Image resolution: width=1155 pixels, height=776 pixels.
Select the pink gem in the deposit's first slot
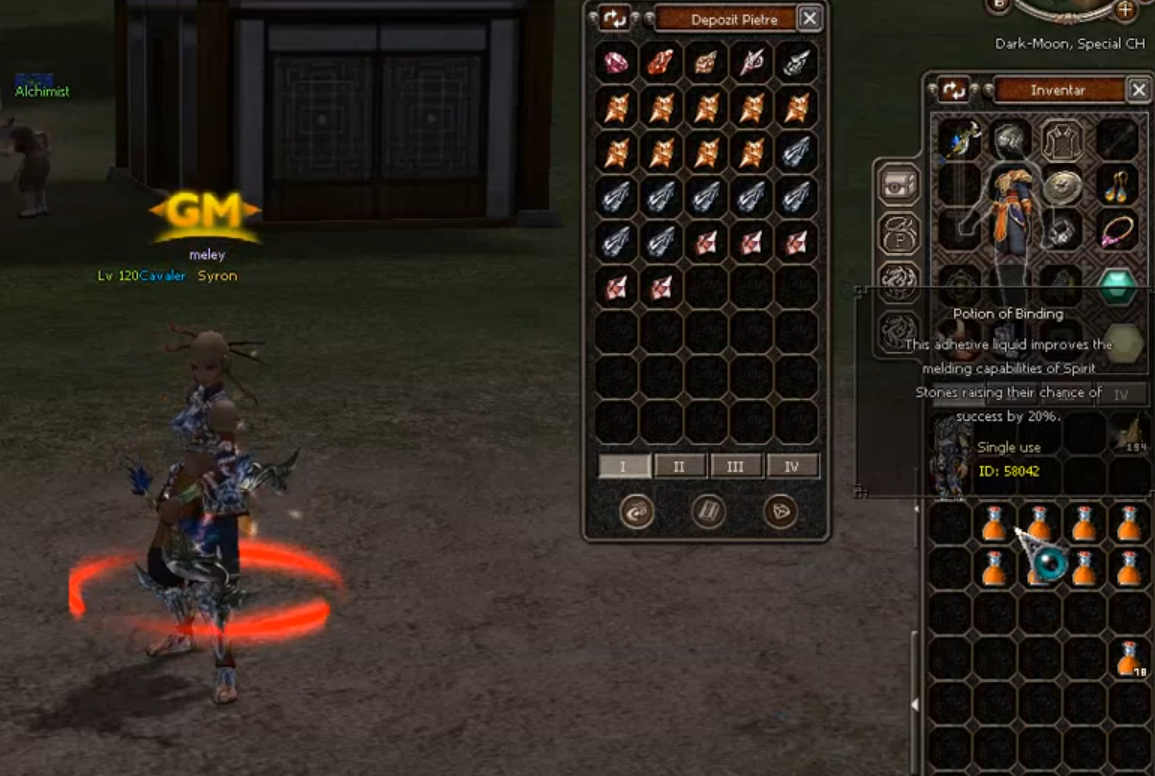pyautogui.click(x=616, y=61)
